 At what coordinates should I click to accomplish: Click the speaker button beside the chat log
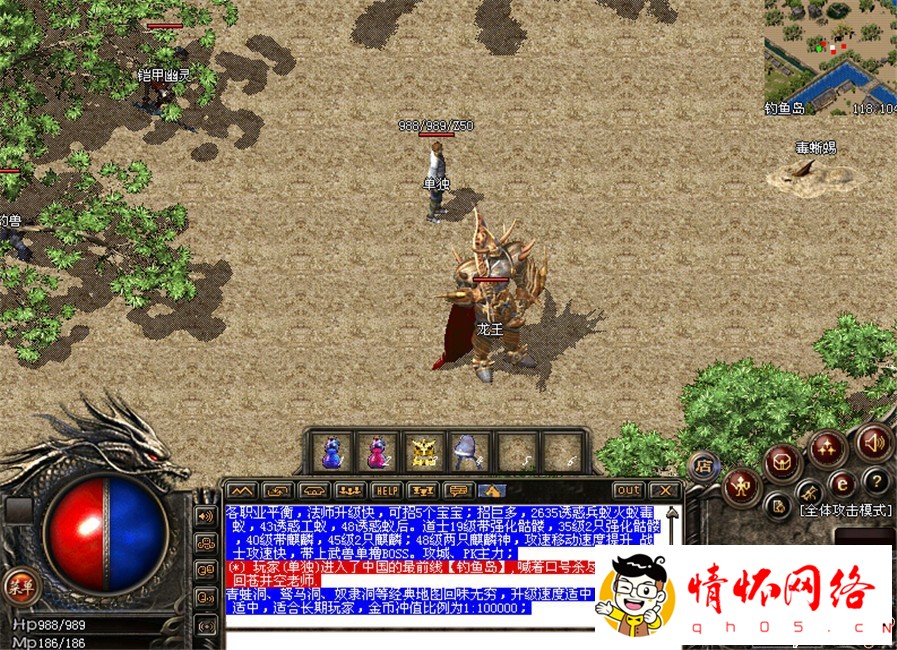pos(207,516)
